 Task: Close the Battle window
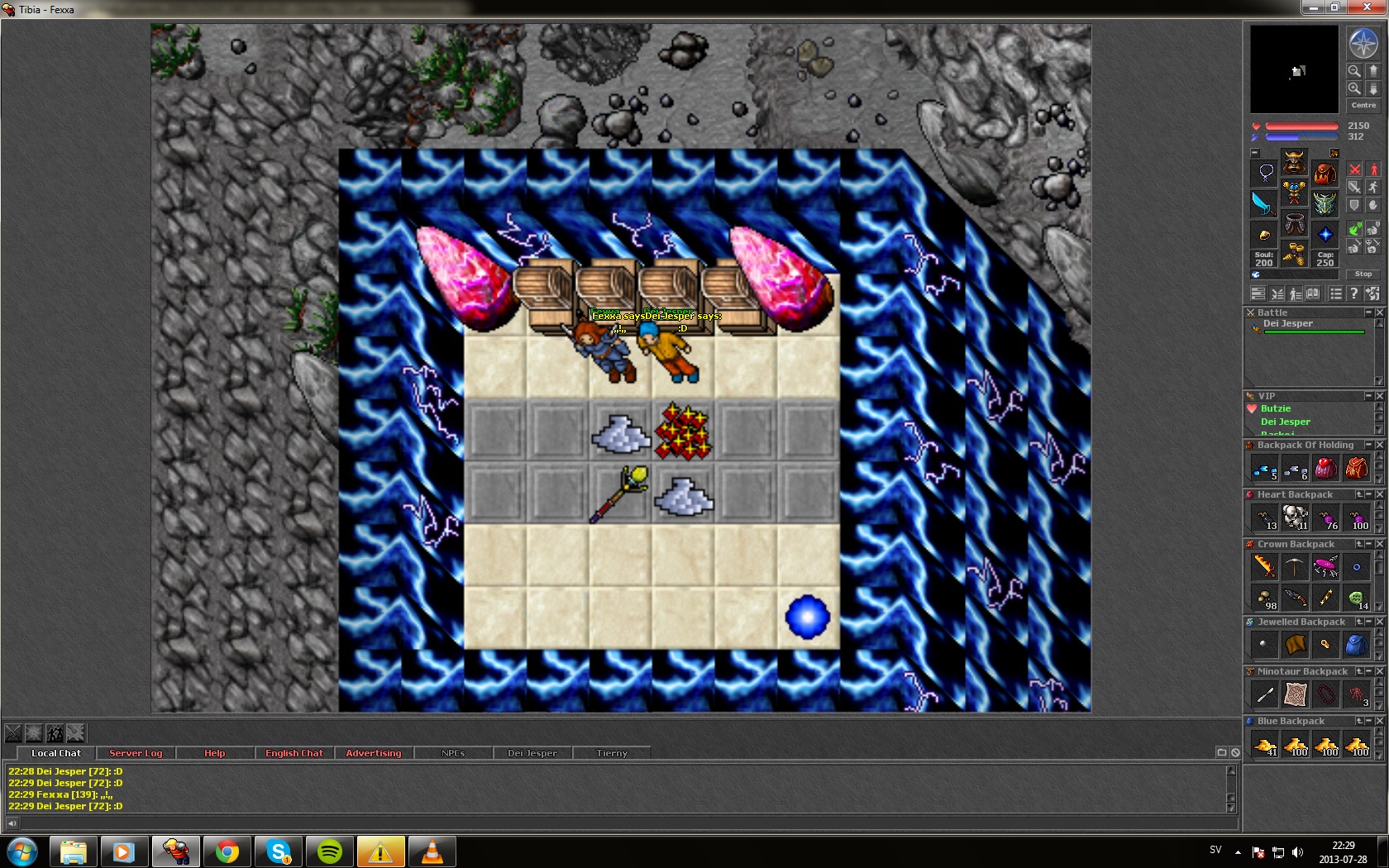[1379, 312]
